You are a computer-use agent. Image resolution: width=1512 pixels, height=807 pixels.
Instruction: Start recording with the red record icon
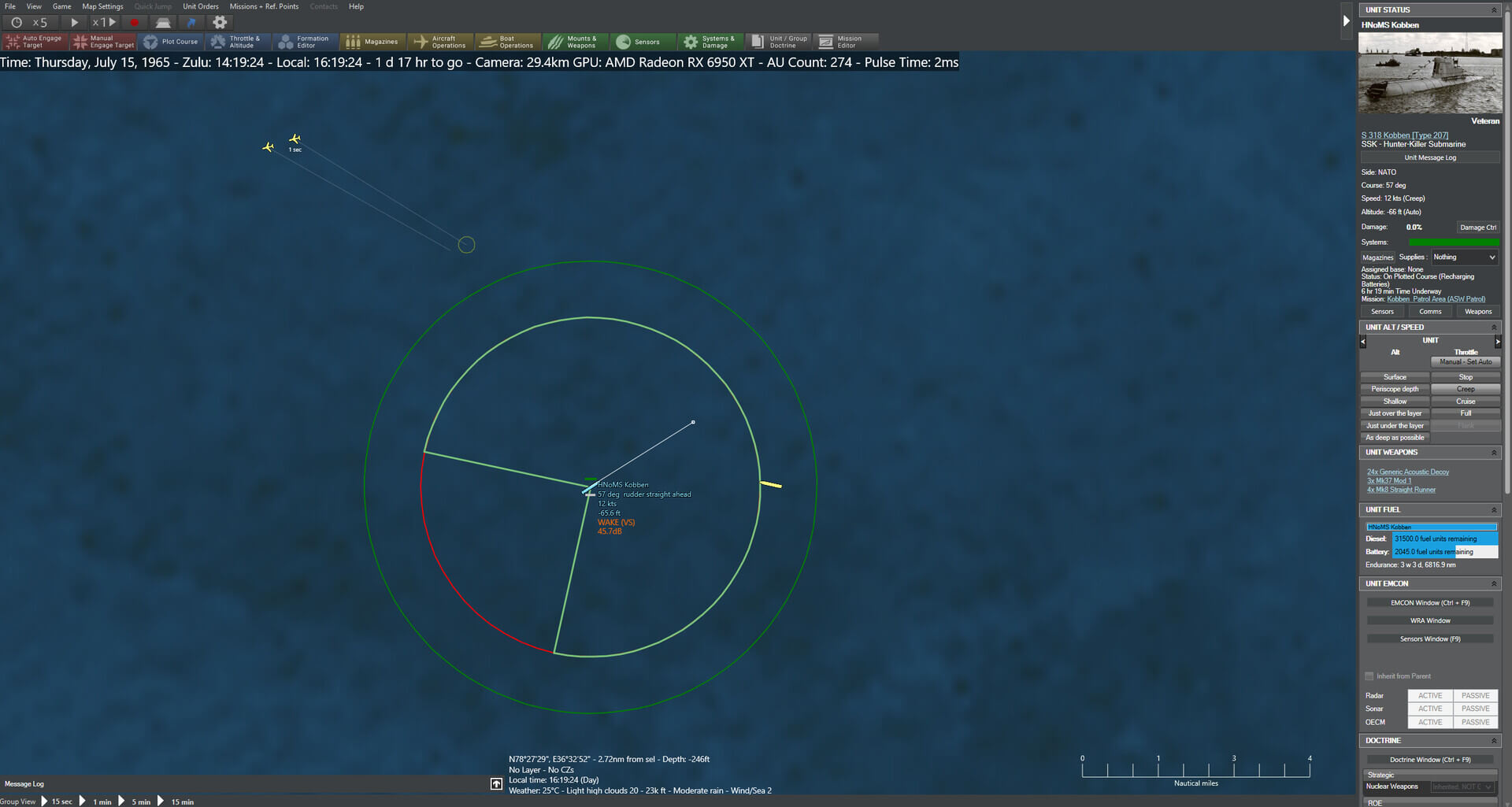pyautogui.click(x=134, y=23)
